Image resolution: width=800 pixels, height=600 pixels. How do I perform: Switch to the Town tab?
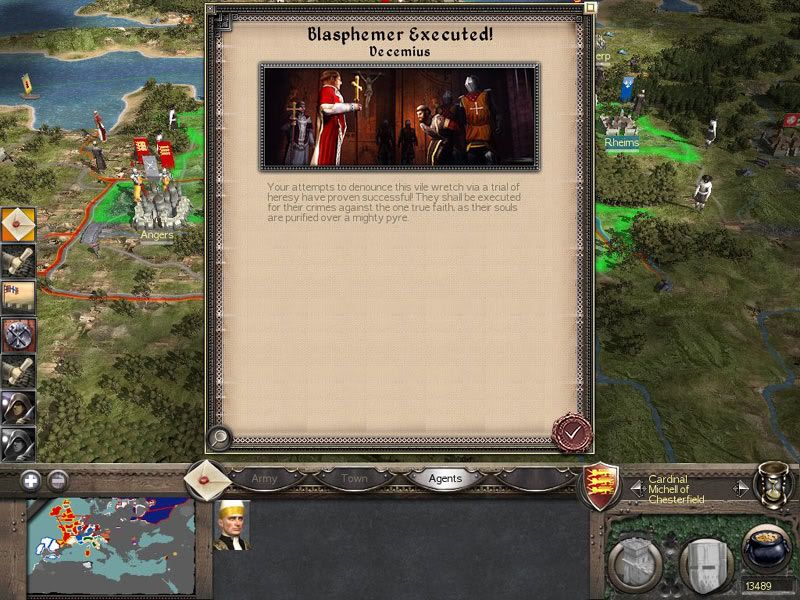pos(354,479)
